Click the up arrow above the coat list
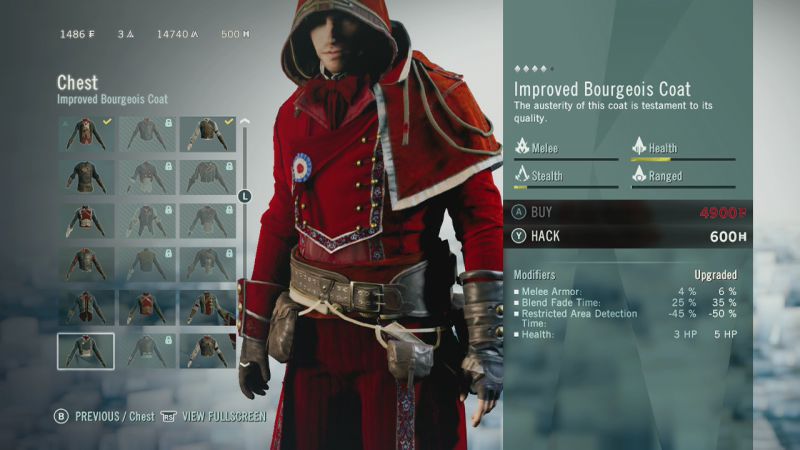The height and width of the screenshot is (450, 800). pos(244,123)
